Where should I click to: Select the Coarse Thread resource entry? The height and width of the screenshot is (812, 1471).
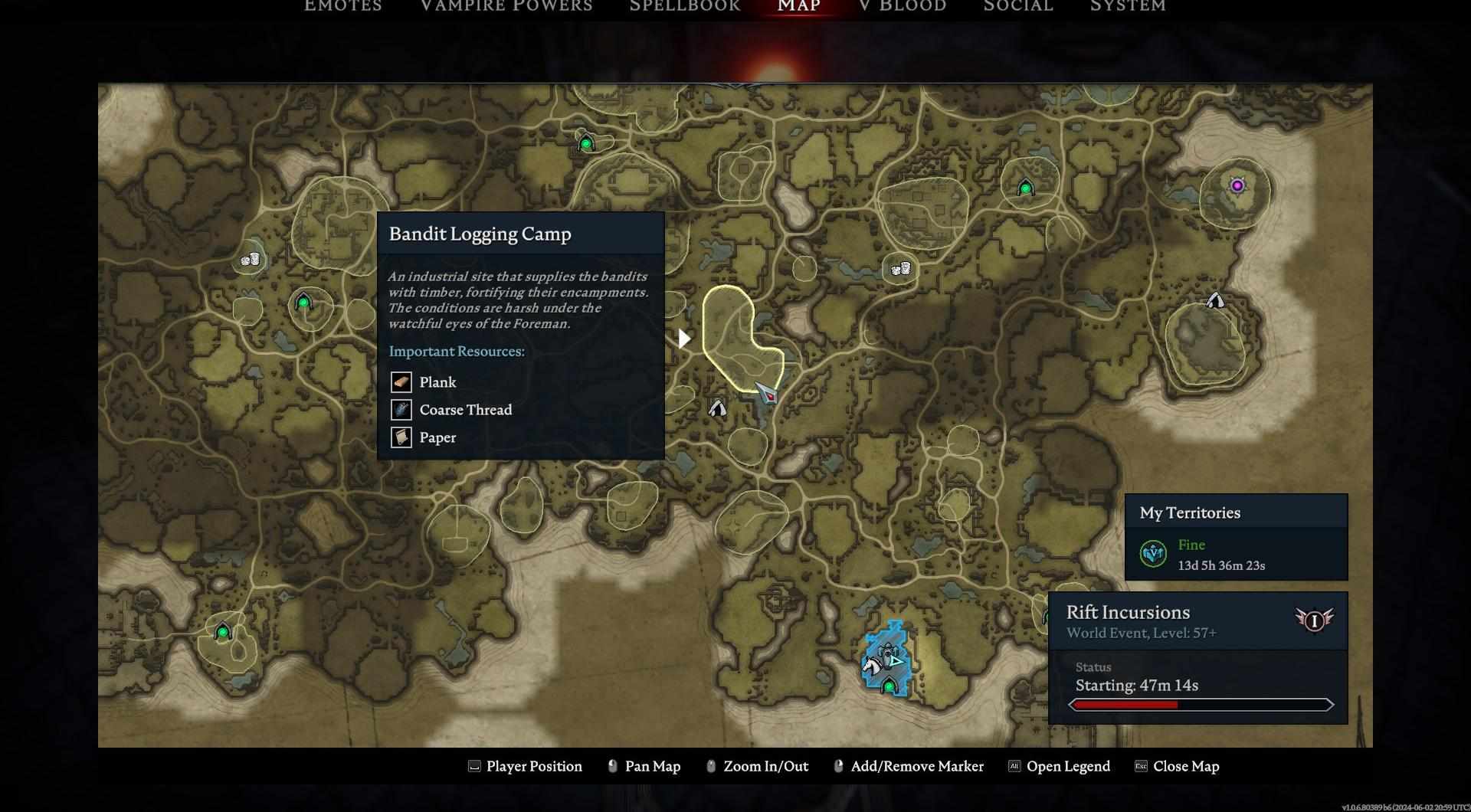point(464,410)
